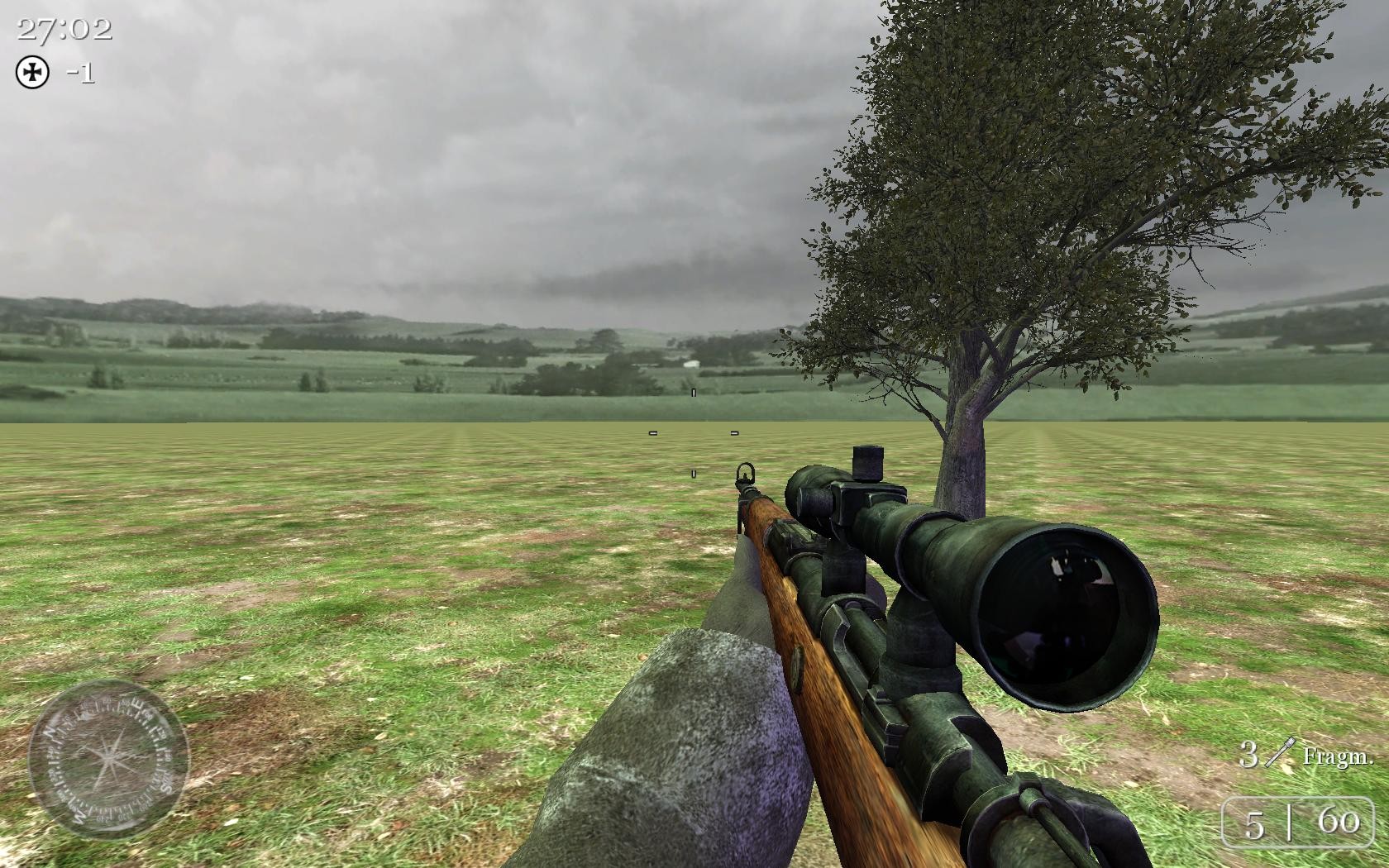Click the ammo counter showing 5
The height and width of the screenshot is (868, 1389).
[x=1256, y=824]
